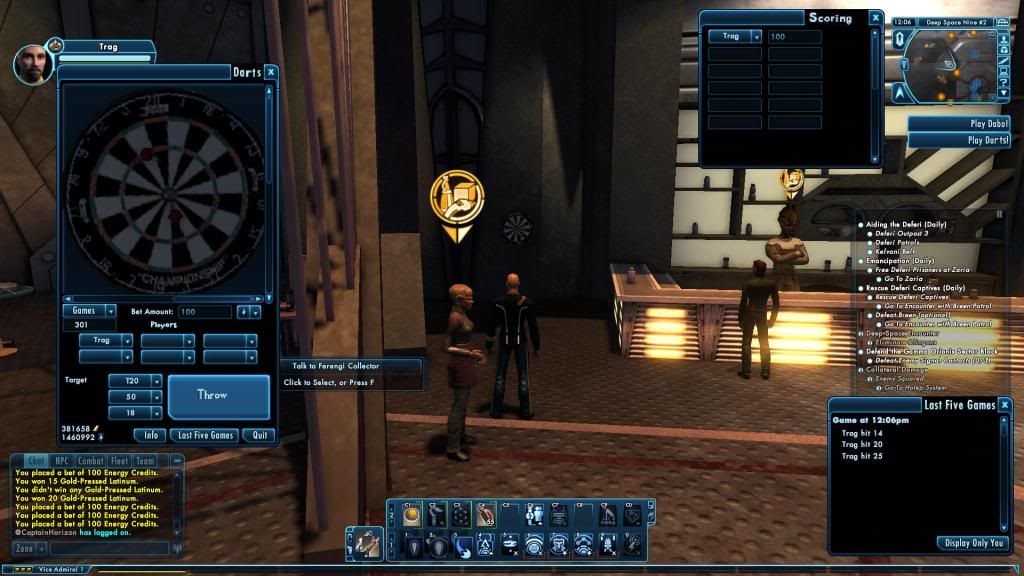Click the Display Only You button
The width and height of the screenshot is (1024, 576).
(x=973, y=543)
